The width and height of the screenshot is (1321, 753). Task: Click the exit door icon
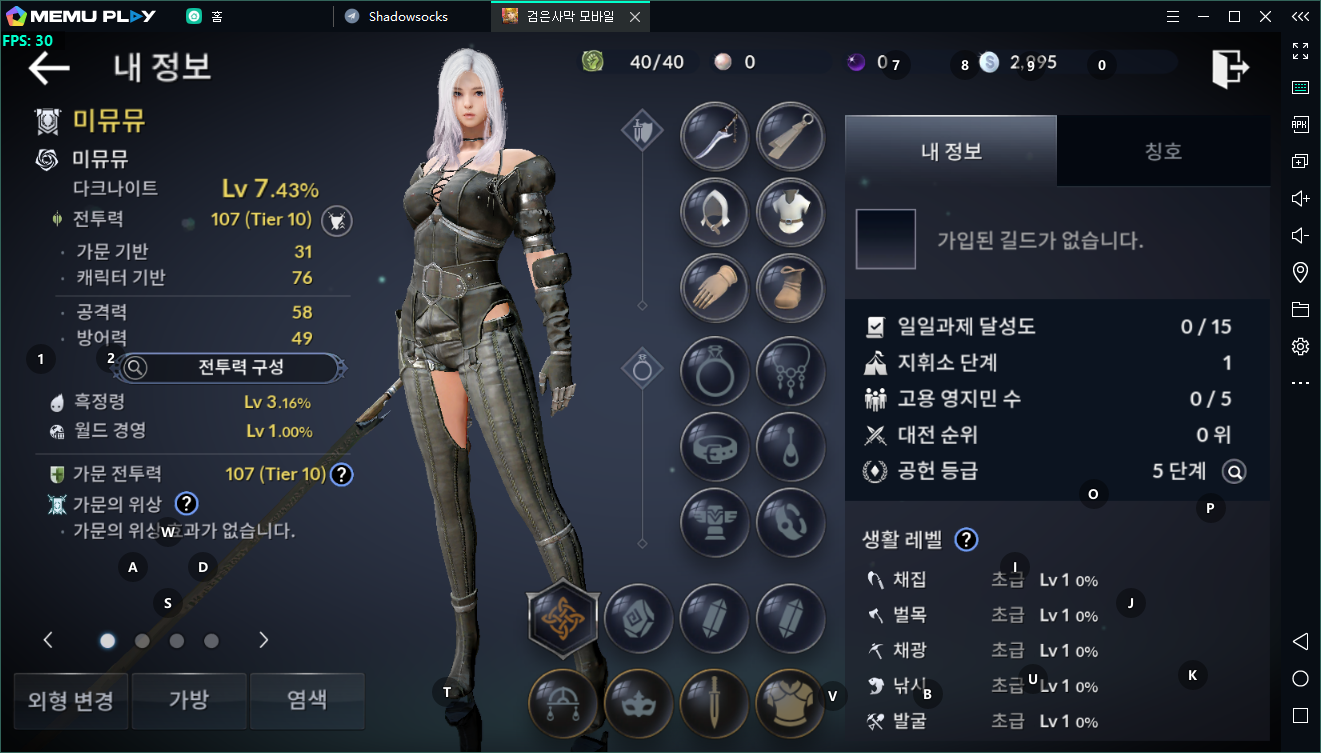pyautogui.click(x=1230, y=67)
